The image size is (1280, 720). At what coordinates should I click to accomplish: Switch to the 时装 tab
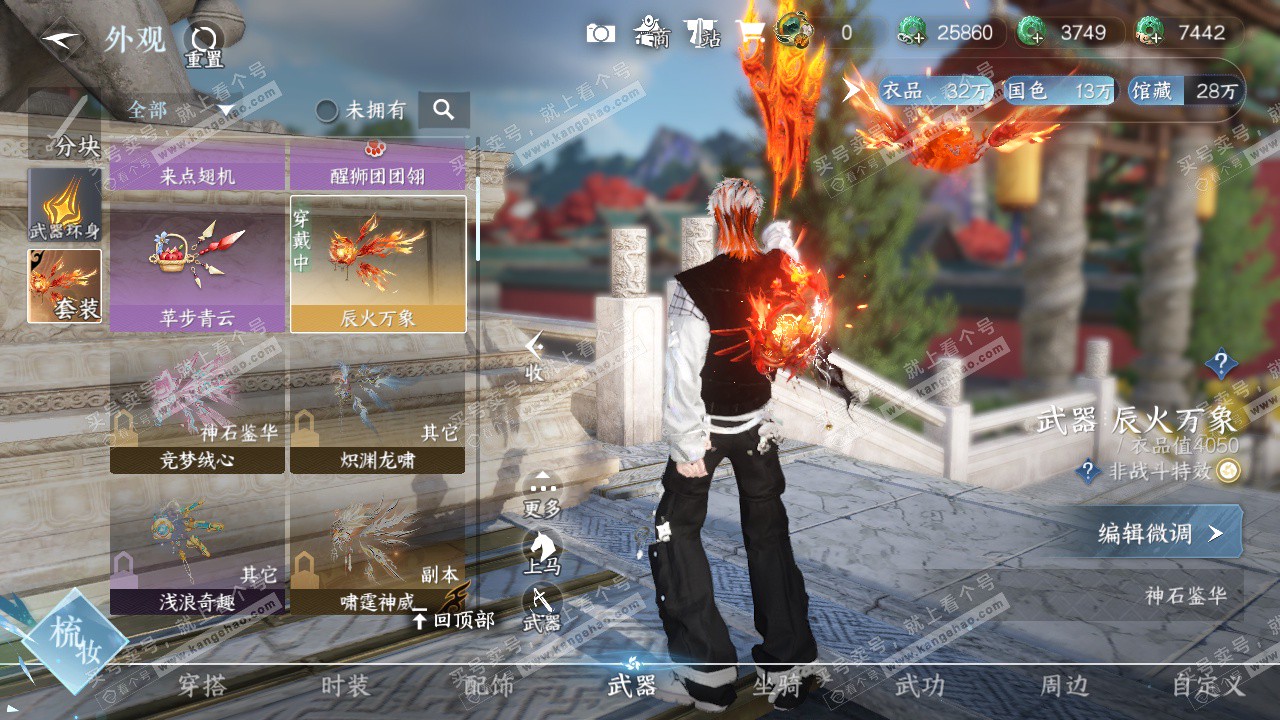[x=345, y=686]
